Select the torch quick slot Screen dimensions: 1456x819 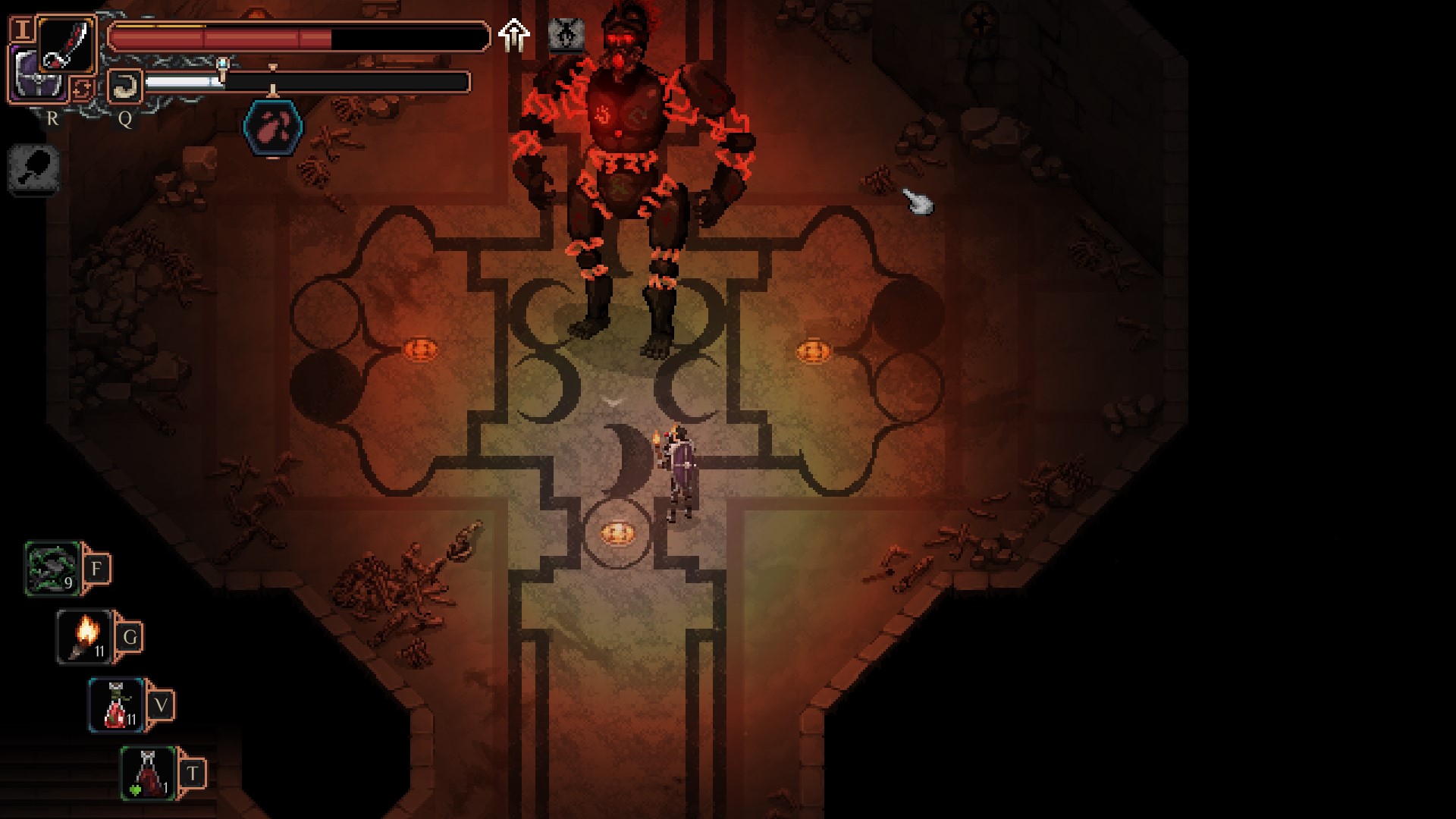pyautogui.click(x=84, y=637)
